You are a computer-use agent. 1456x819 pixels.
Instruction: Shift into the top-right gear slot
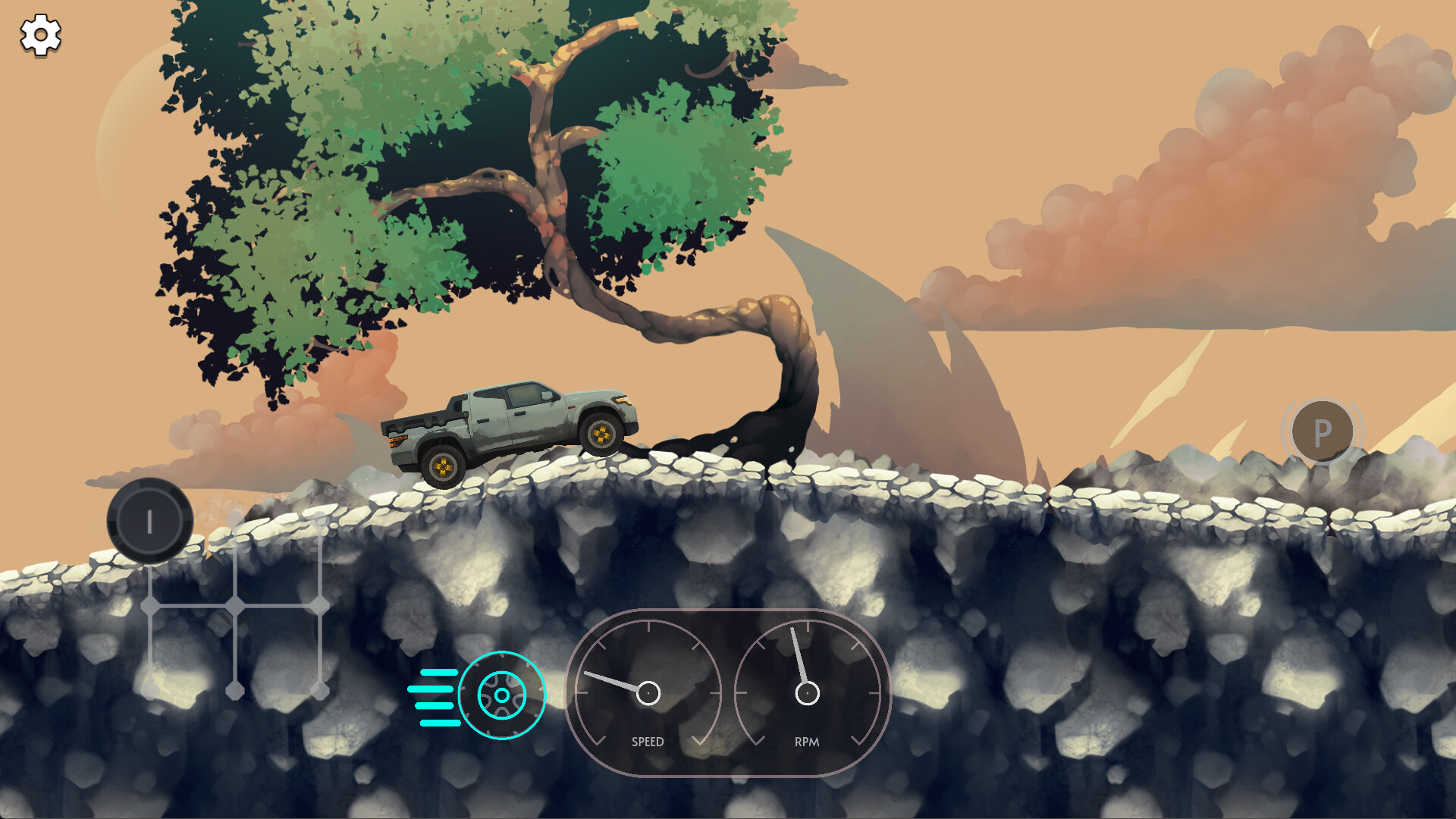(319, 523)
